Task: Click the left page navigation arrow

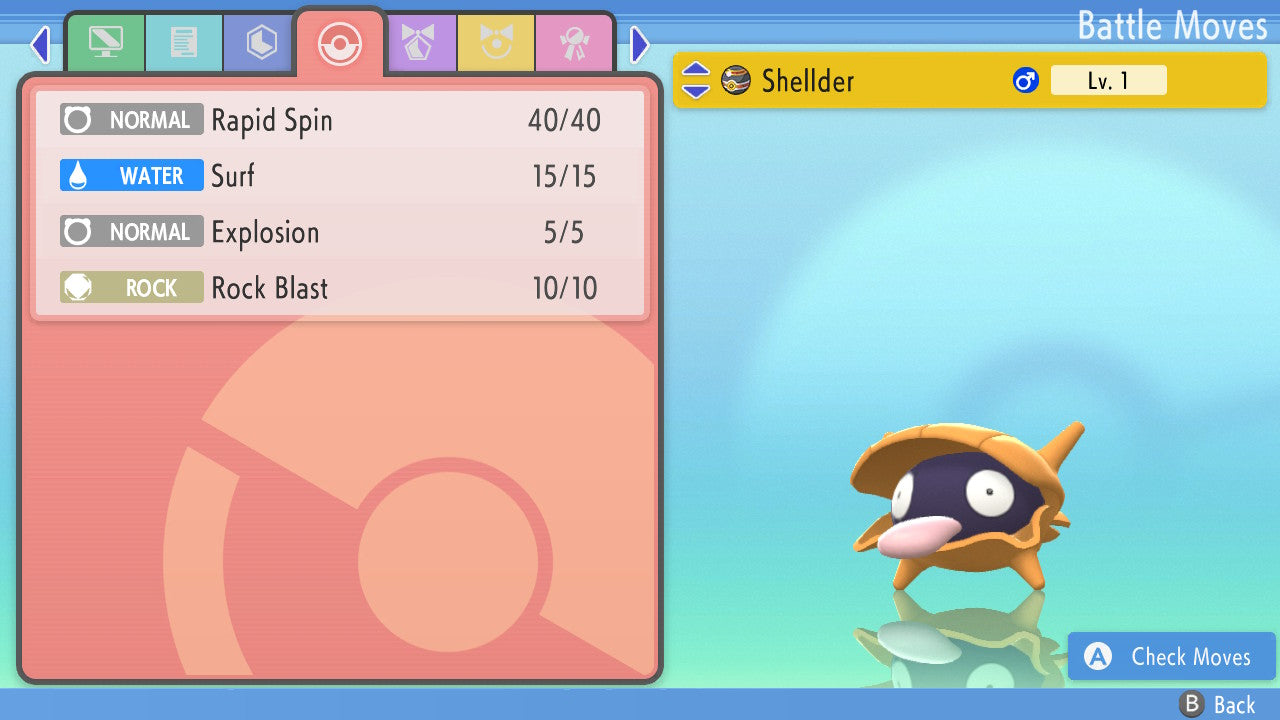Action: pos(40,44)
